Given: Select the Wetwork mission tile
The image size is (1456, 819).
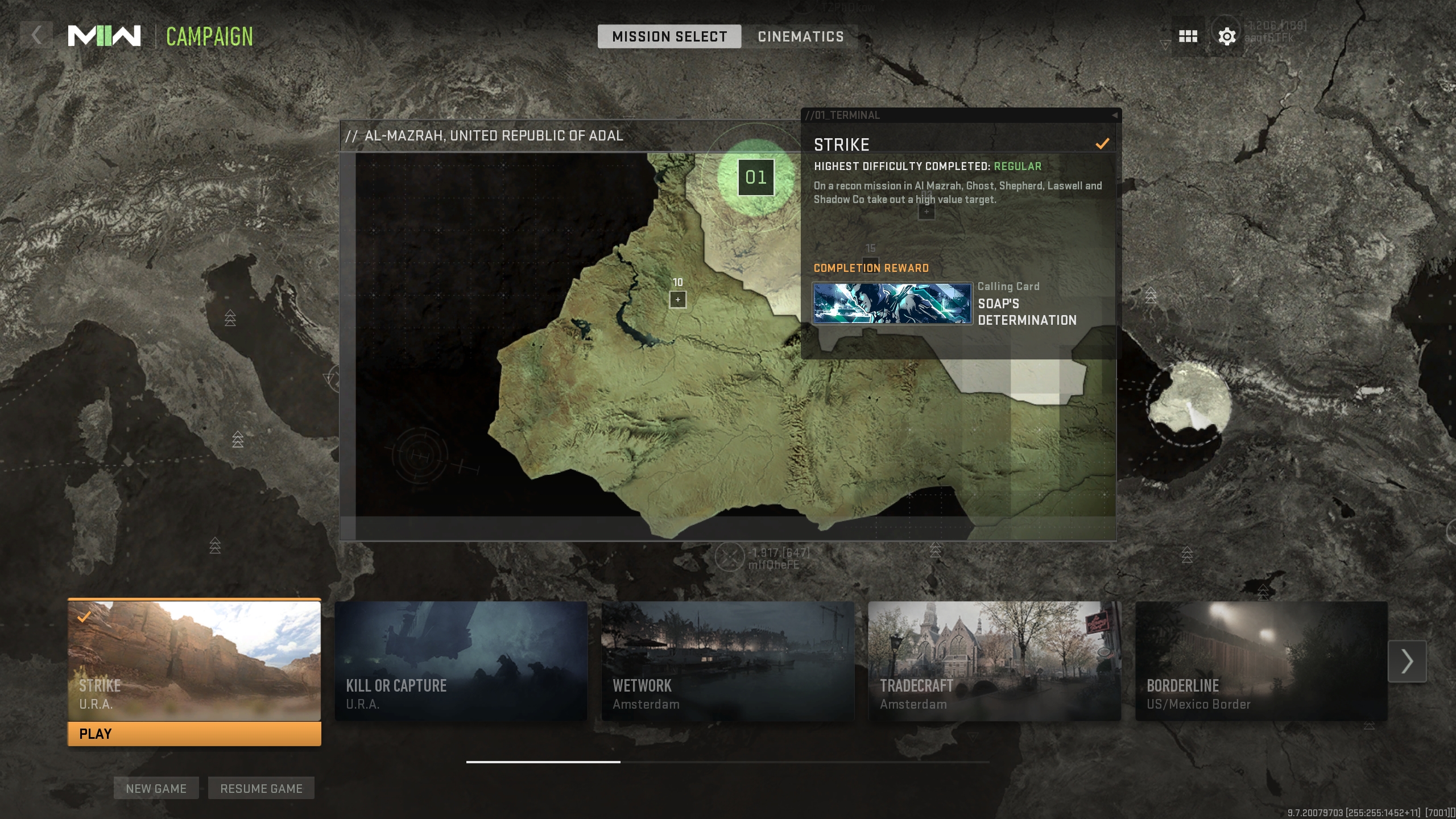Looking at the screenshot, I should pyautogui.click(x=727, y=661).
